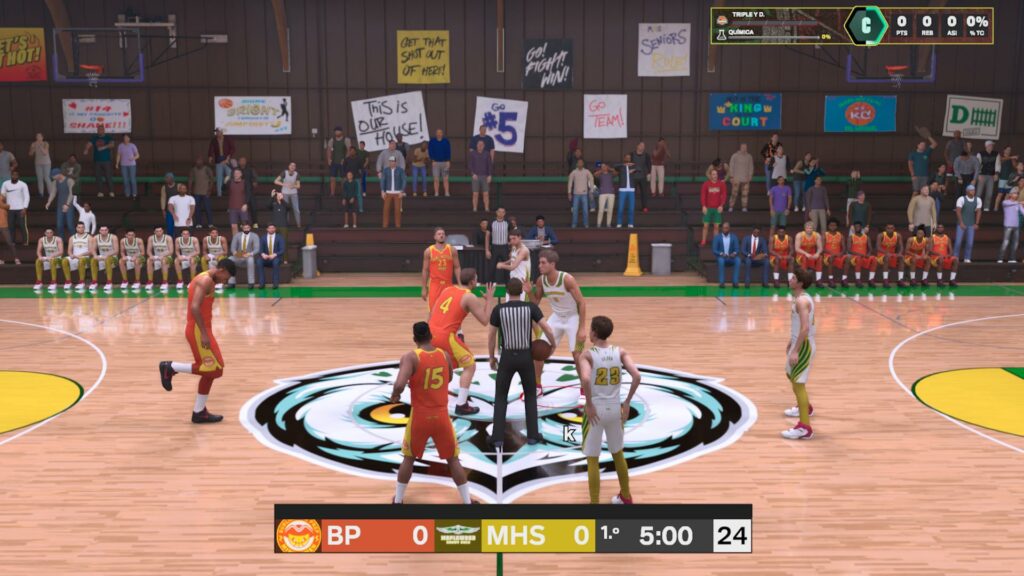Select the Química flask icon
Viewport: 1024px width, 576px height.
point(721,35)
